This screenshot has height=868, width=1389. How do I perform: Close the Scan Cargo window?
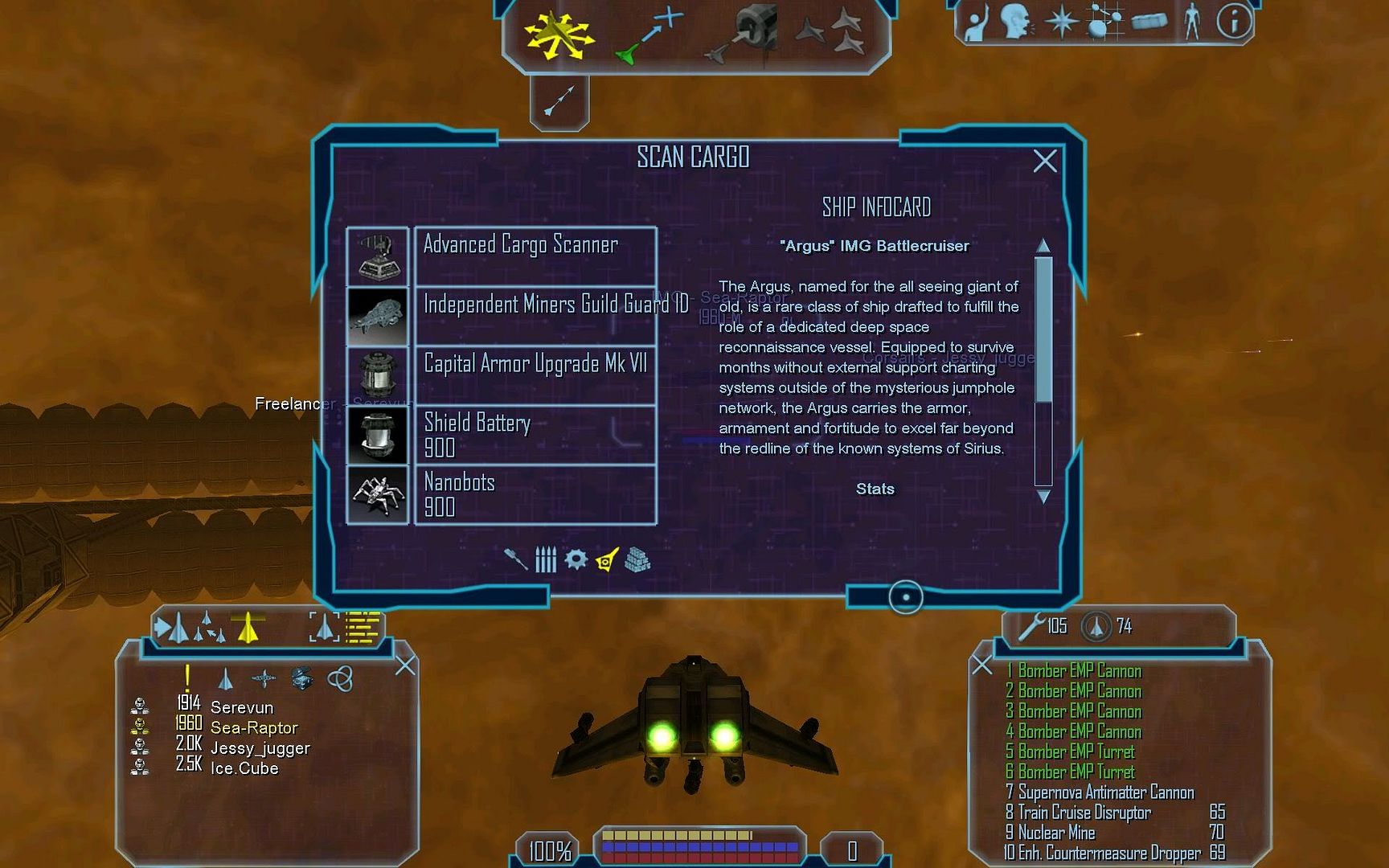pyautogui.click(x=1045, y=161)
